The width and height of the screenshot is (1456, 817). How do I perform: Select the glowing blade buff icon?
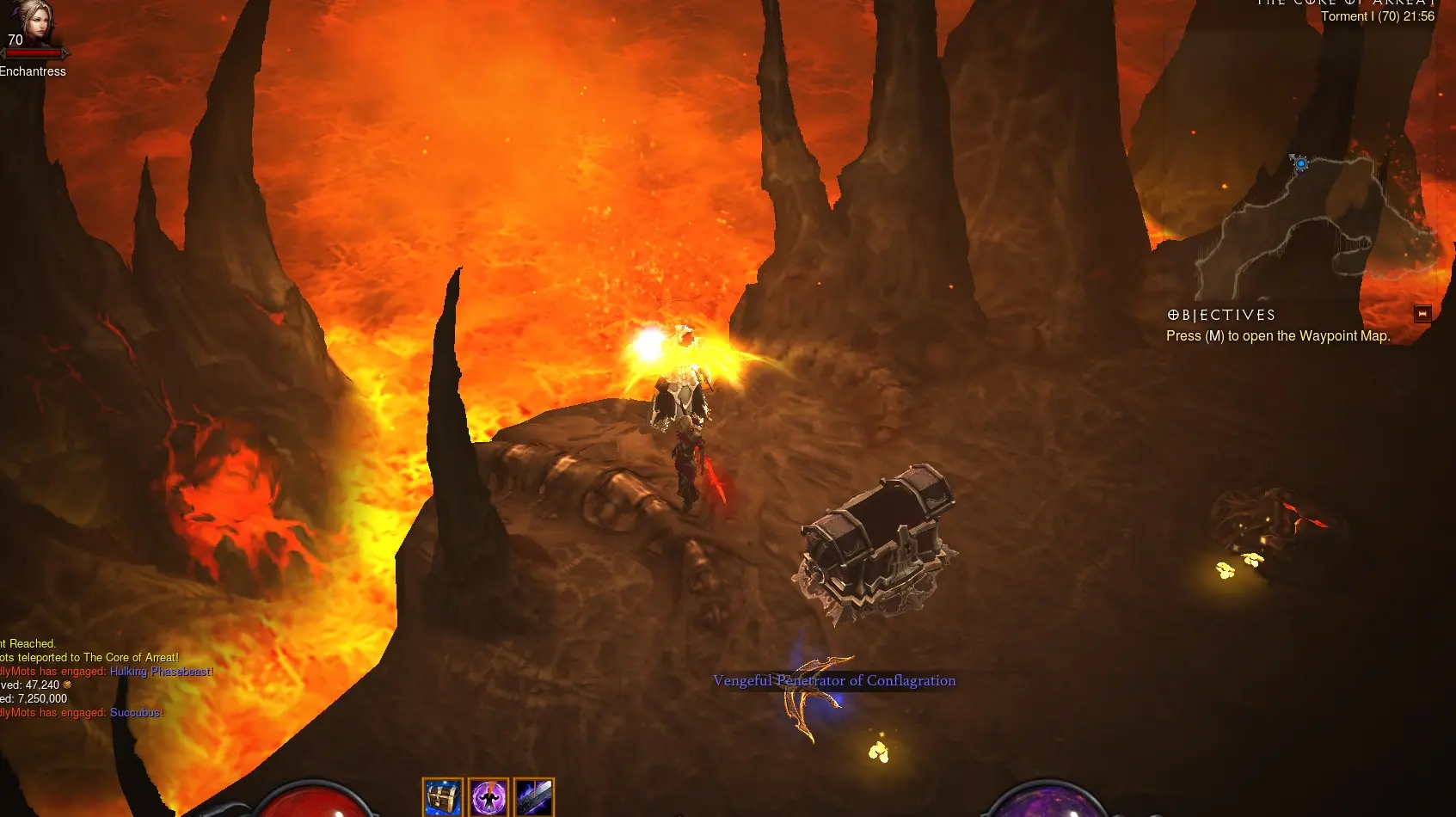coord(534,797)
